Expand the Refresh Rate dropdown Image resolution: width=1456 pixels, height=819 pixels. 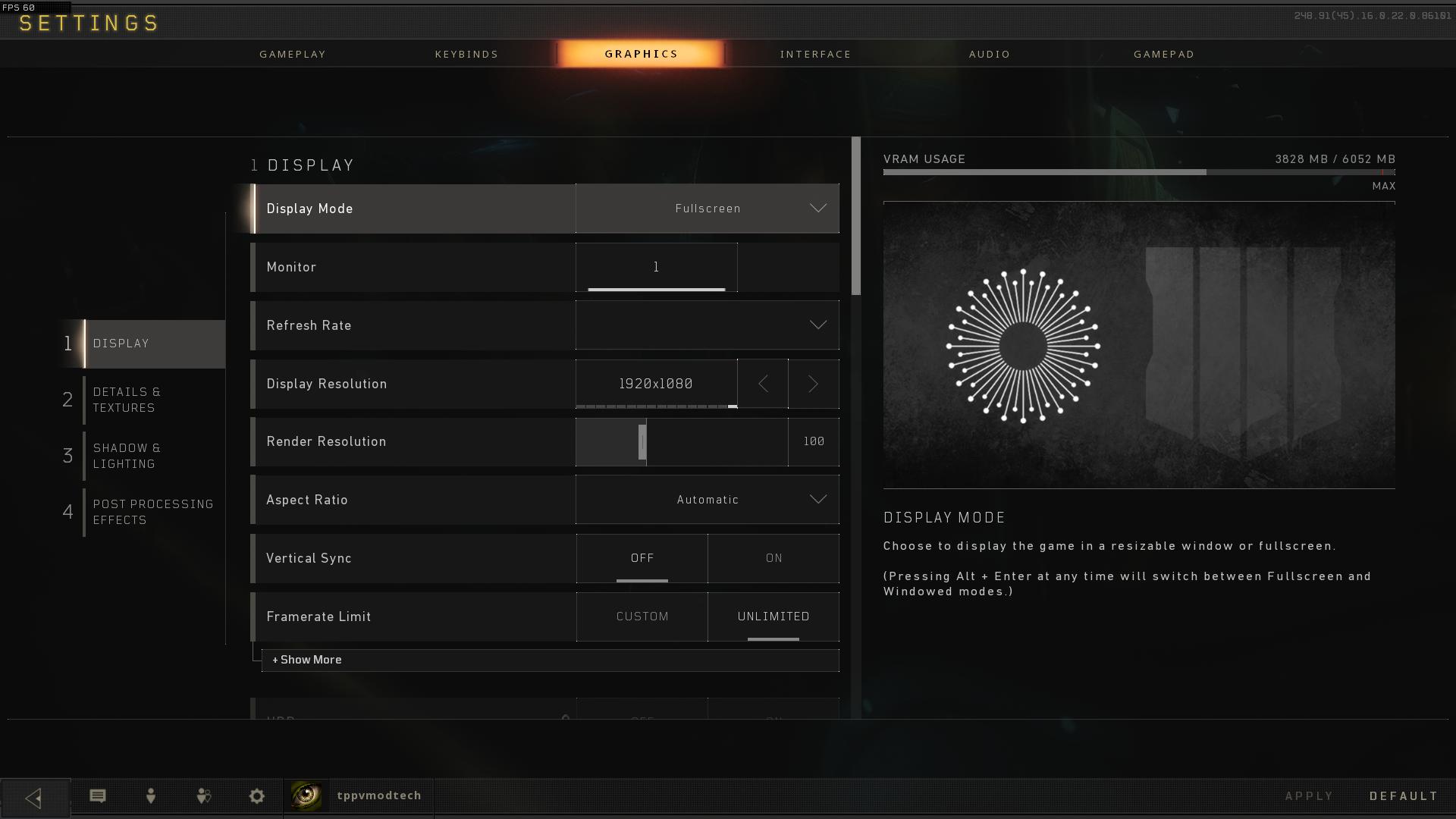[707, 325]
